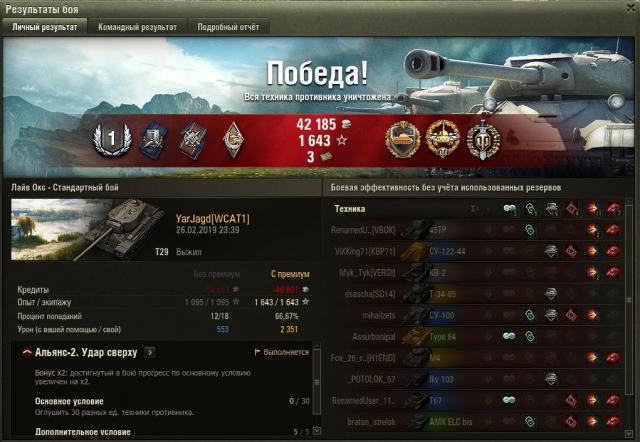640x442 pixels.
Task: Open the Подробный отчёт tab
Action: point(225,27)
